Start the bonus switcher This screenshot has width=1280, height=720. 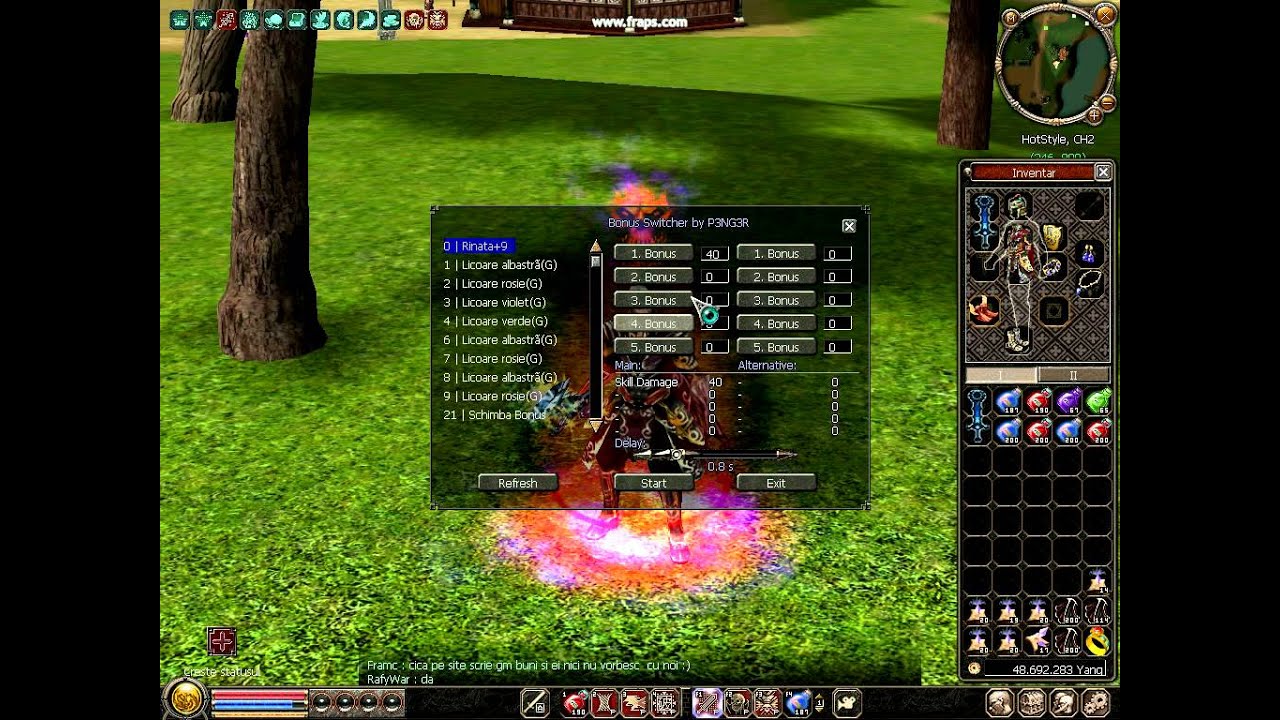point(653,483)
